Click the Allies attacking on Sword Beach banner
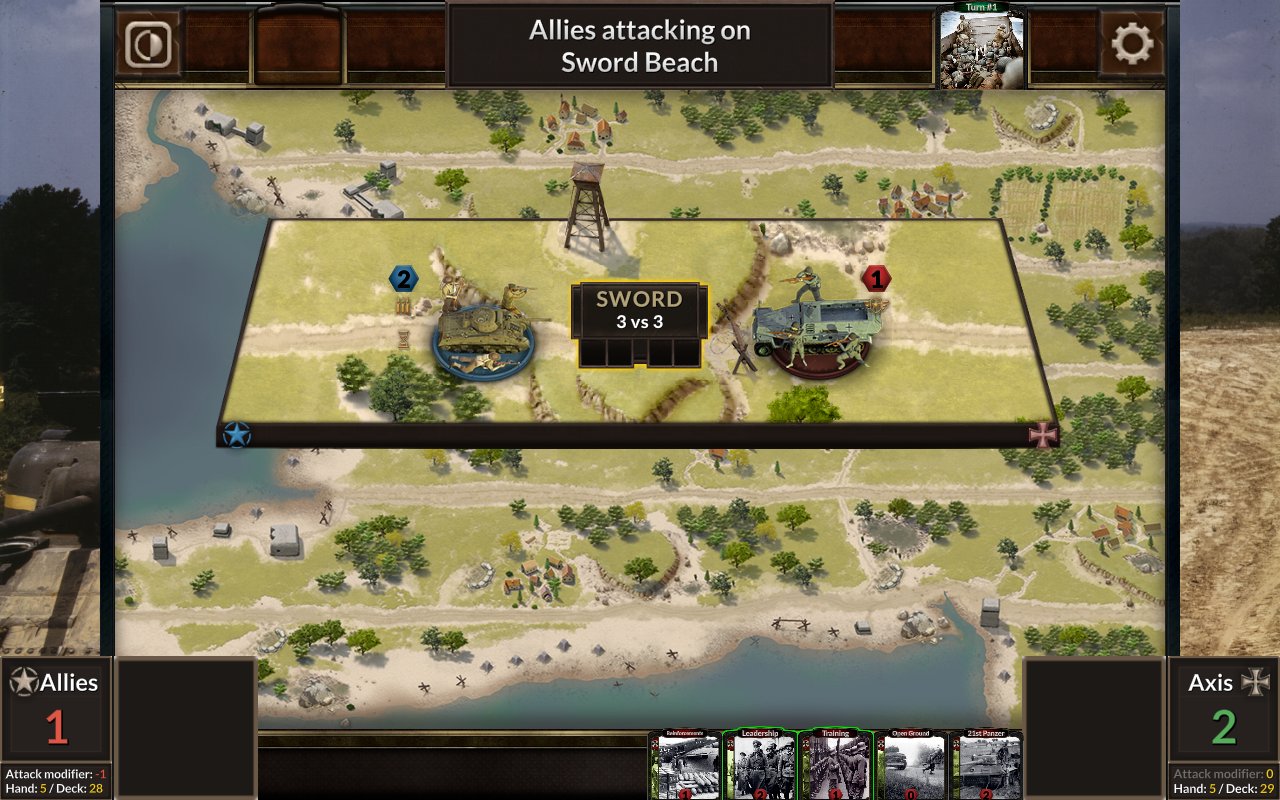 pyautogui.click(x=639, y=44)
